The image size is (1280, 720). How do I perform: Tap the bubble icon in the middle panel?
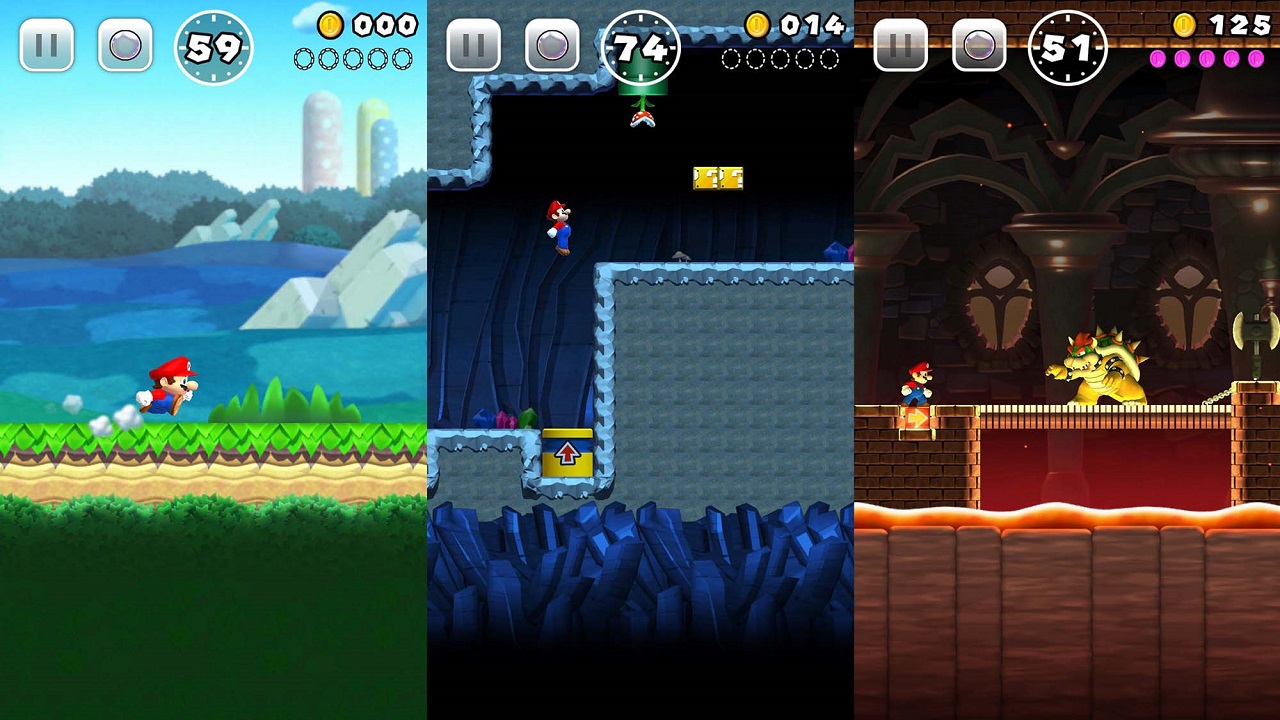553,45
